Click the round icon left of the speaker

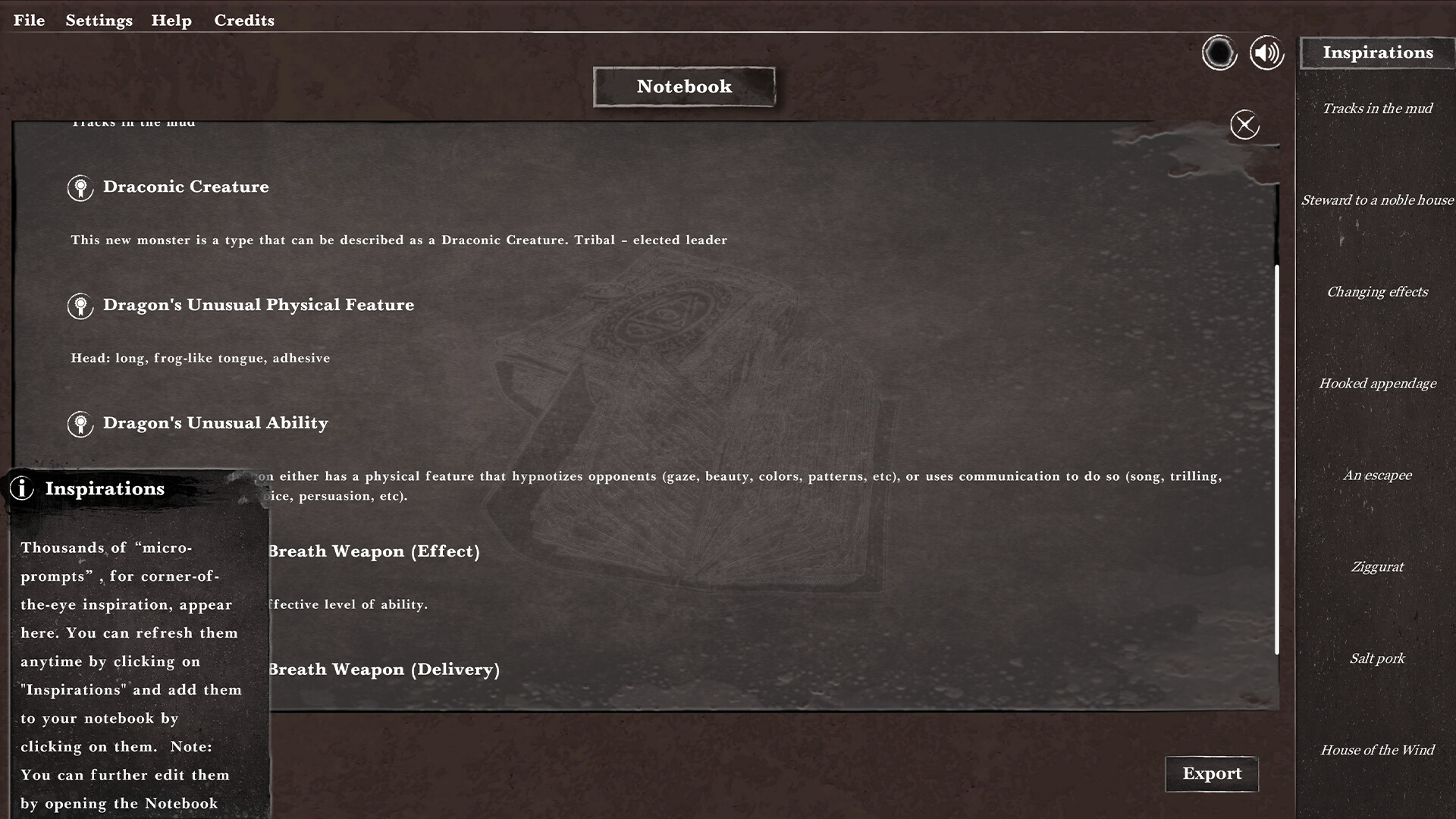1219,54
